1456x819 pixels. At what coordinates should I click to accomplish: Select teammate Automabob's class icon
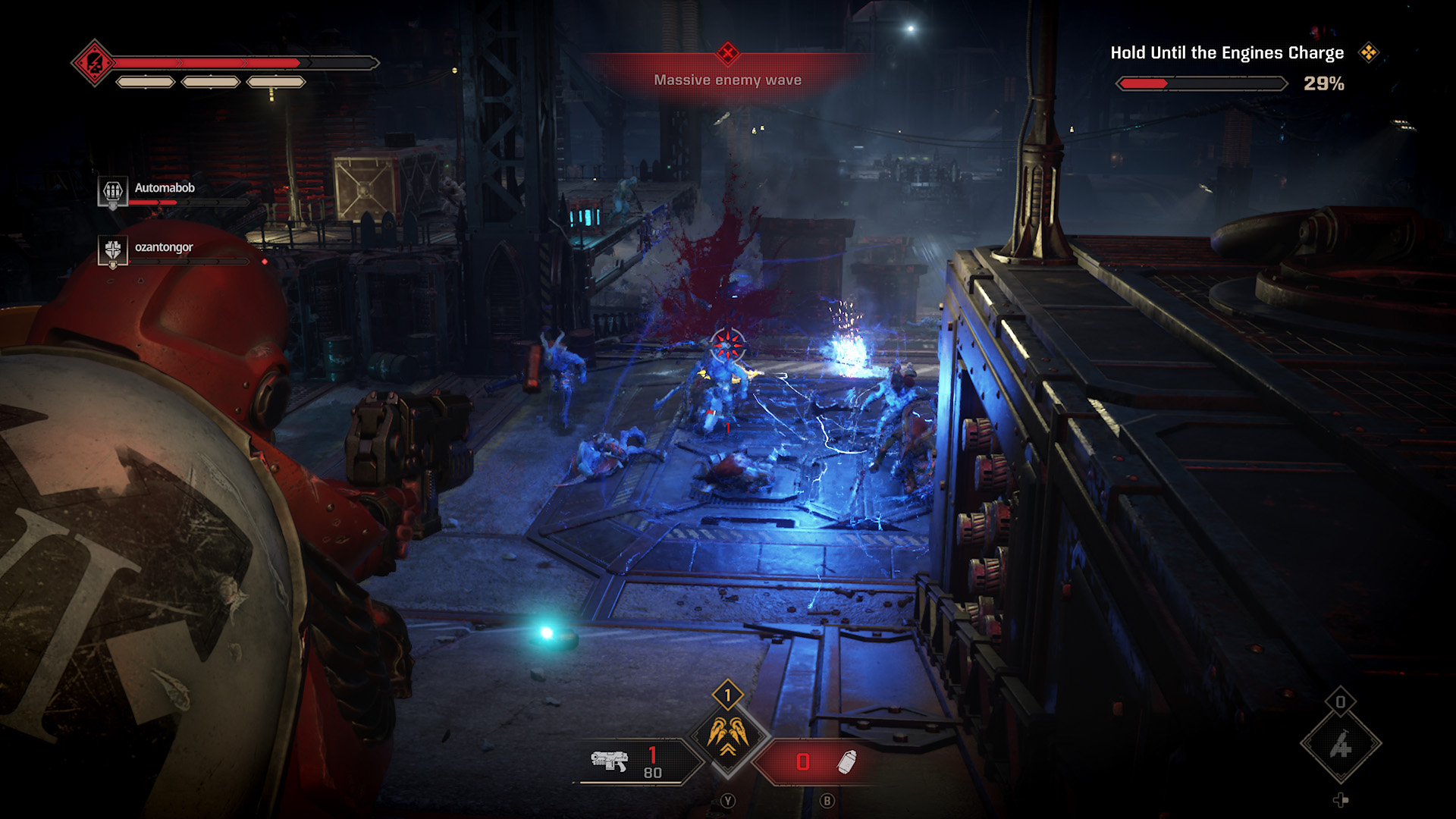pyautogui.click(x=113, y=190)
